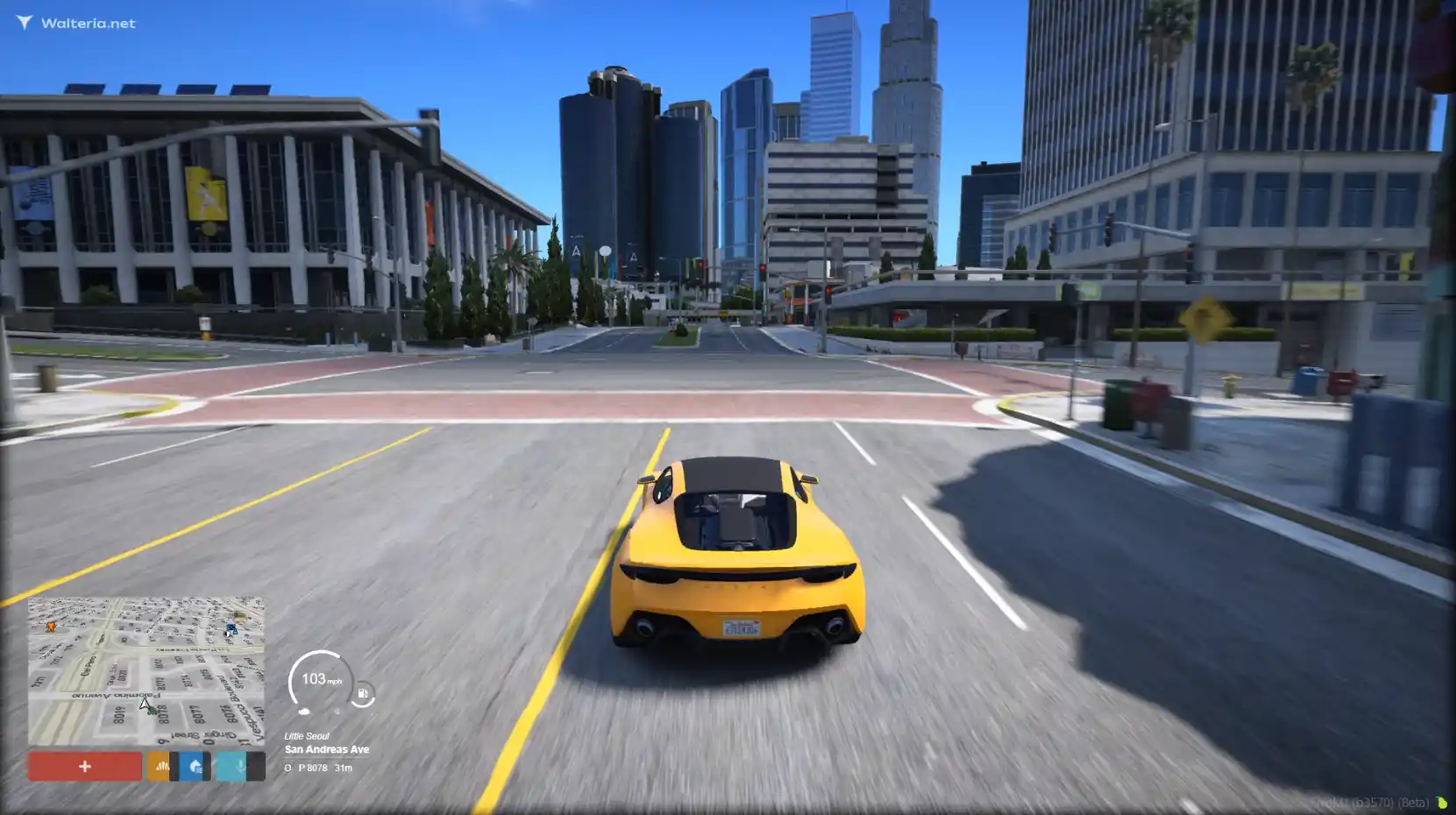
Task: Toggle voice chat with the microphone button
Action: pos(231,766)
